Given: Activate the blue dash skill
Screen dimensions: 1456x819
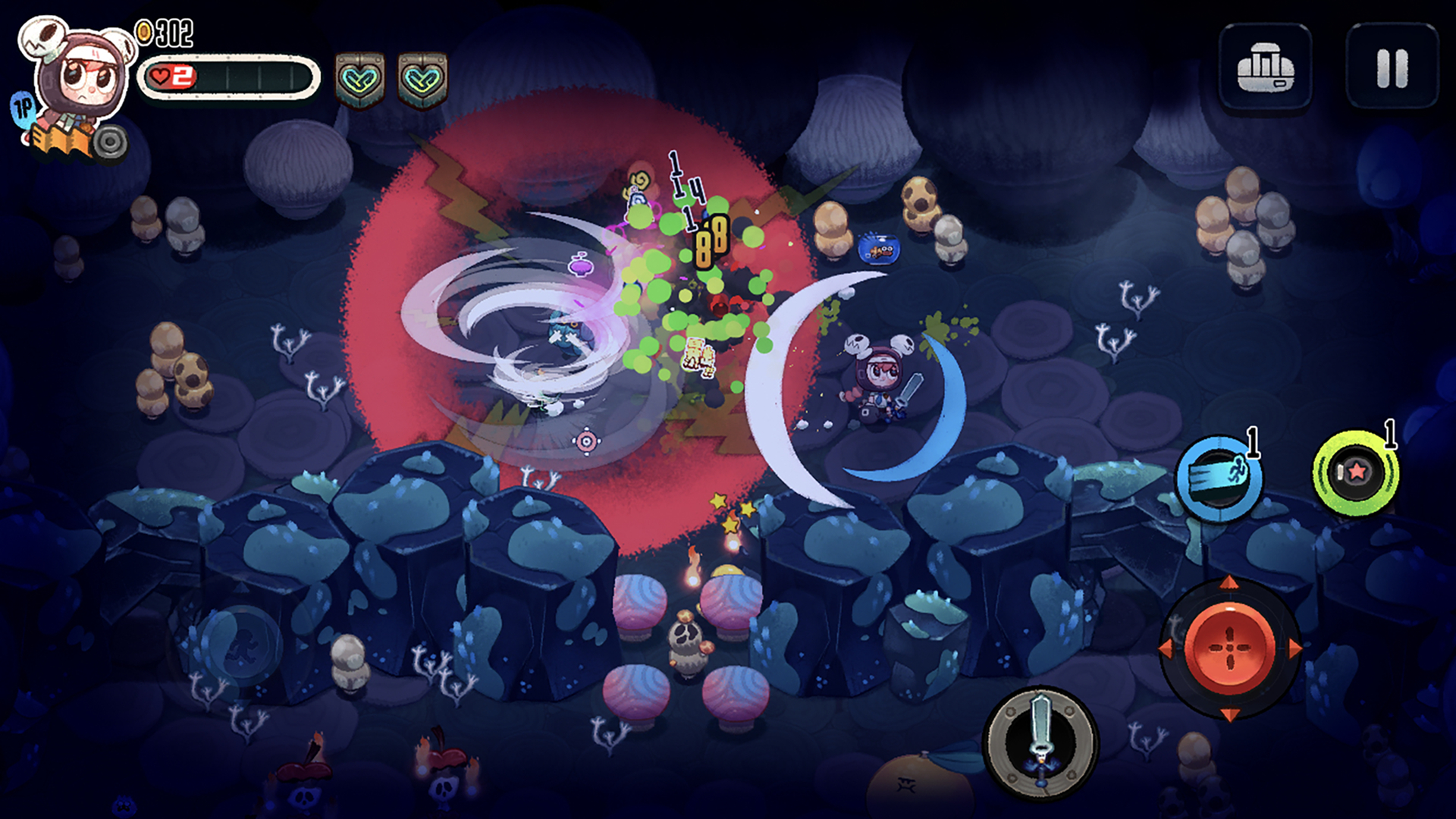Looking at the screenshot, I should pyautogui.click(x=1218, y=479).
